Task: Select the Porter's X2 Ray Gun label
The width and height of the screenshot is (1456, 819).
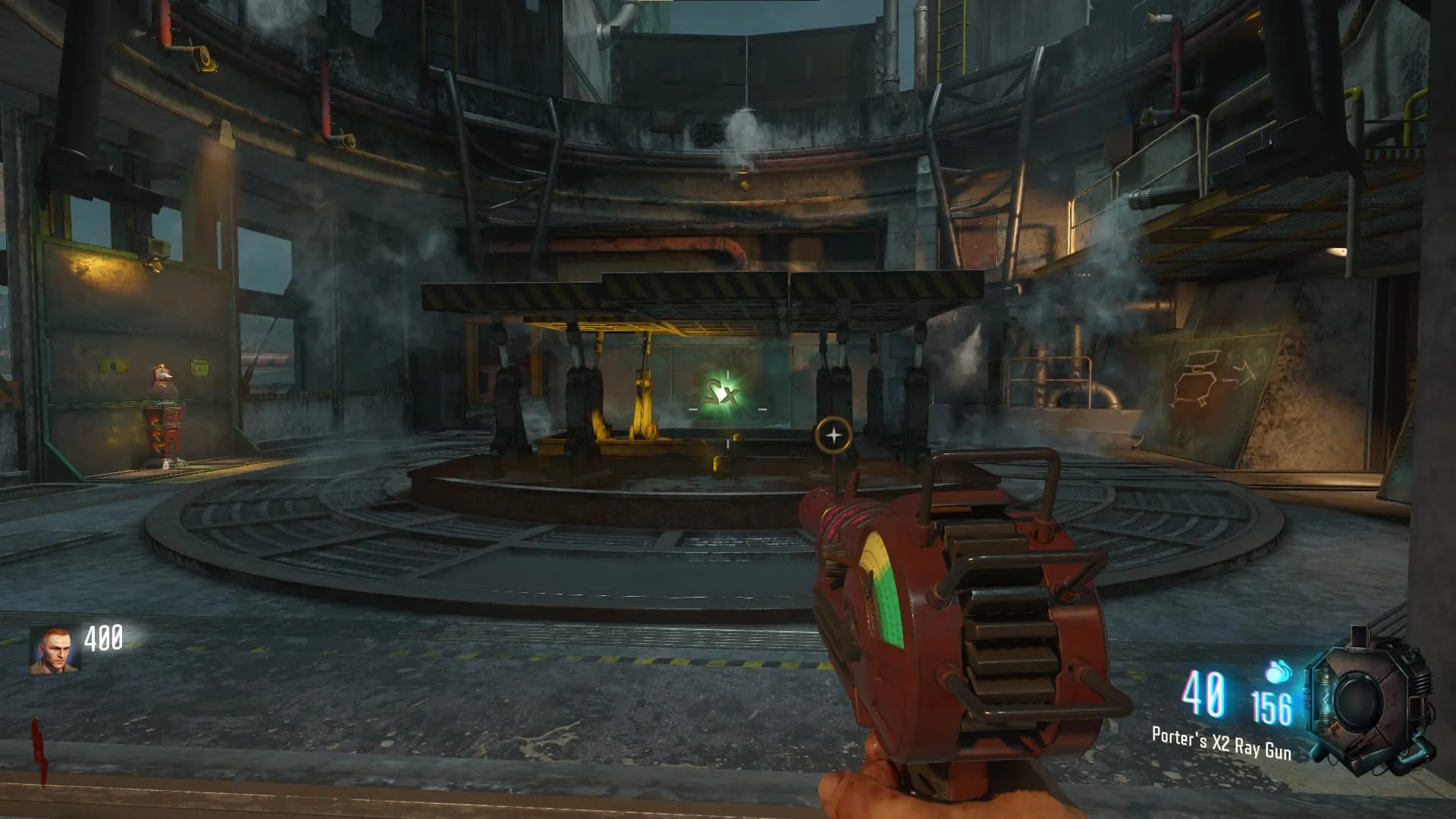Action: point(1221,743)
